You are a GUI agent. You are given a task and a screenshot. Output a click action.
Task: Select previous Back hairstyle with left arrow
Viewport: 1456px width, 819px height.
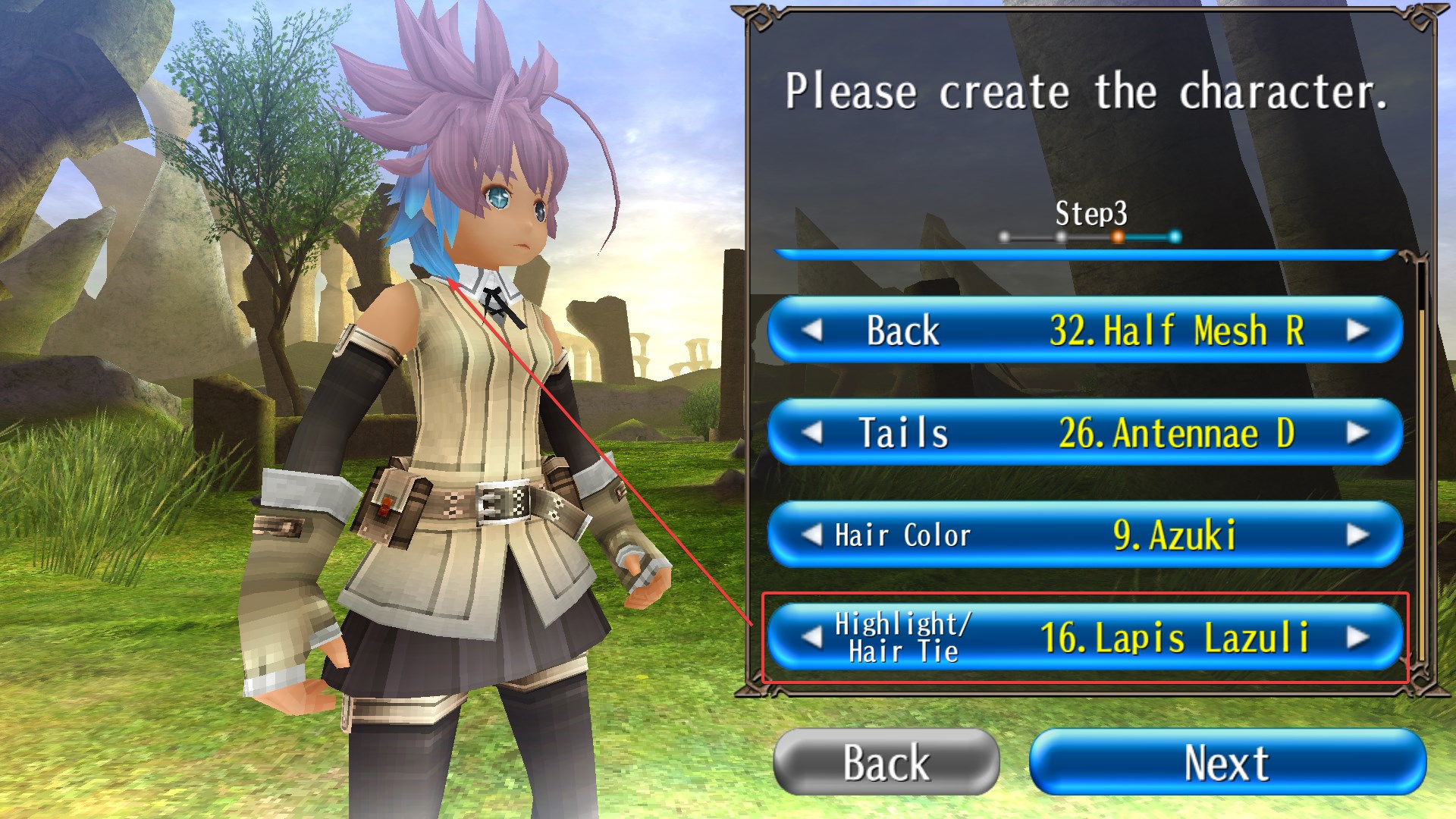tap(812, 331)
